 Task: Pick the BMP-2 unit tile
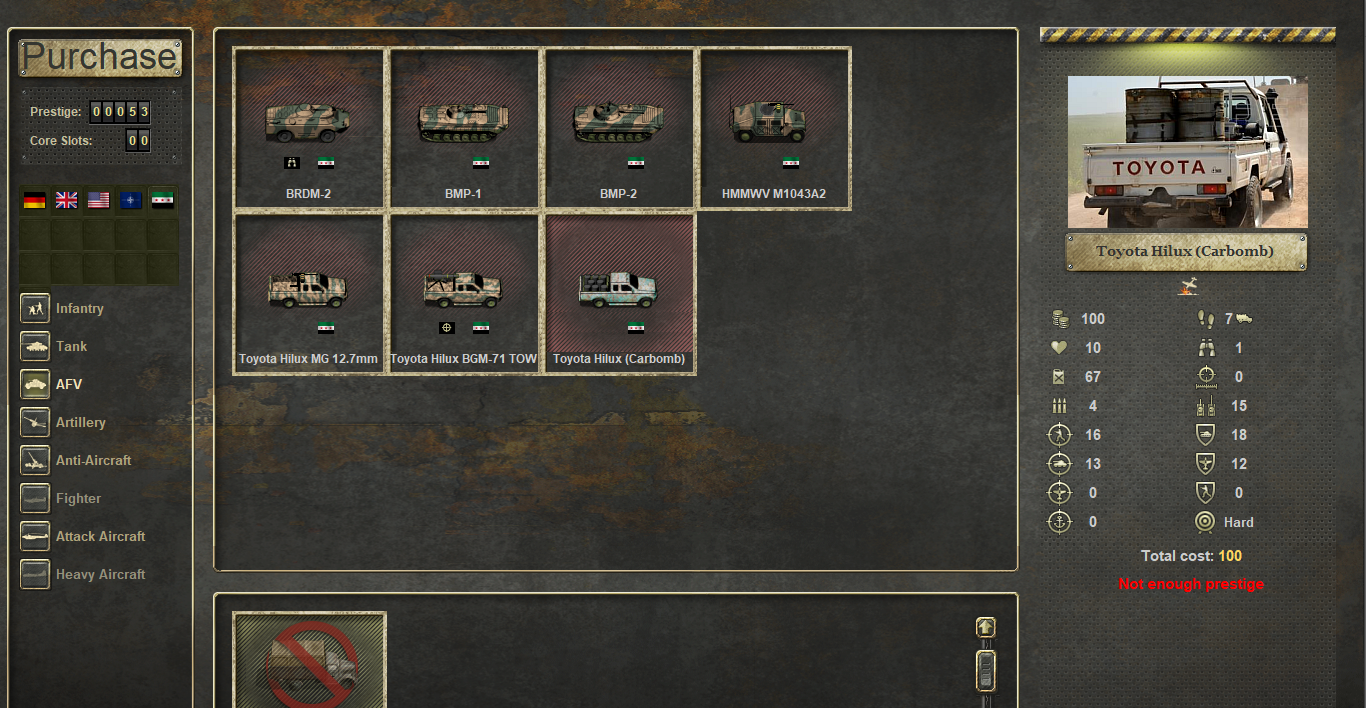pyautogui.click(x=619, y=129)
